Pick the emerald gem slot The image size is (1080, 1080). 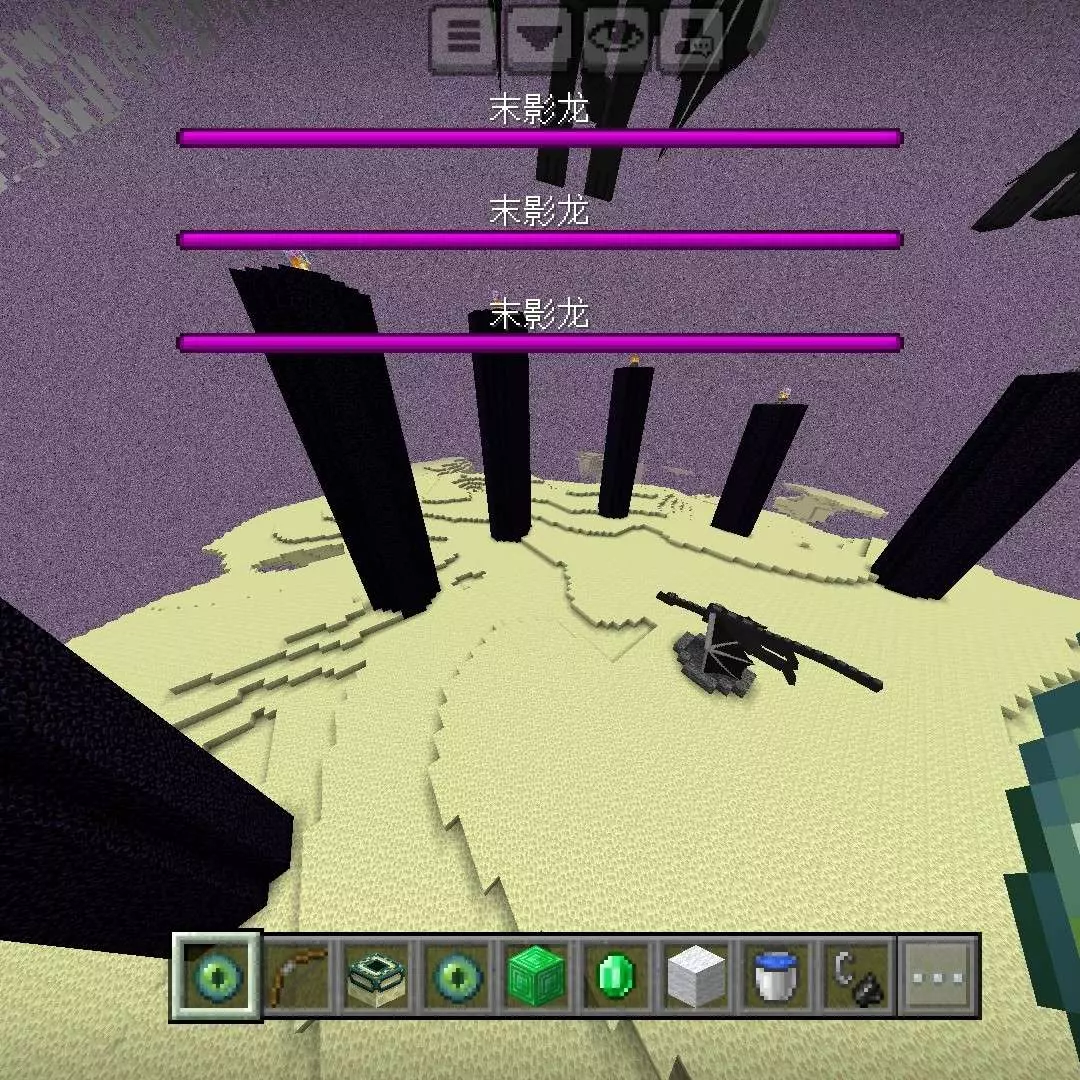[617, 975]
